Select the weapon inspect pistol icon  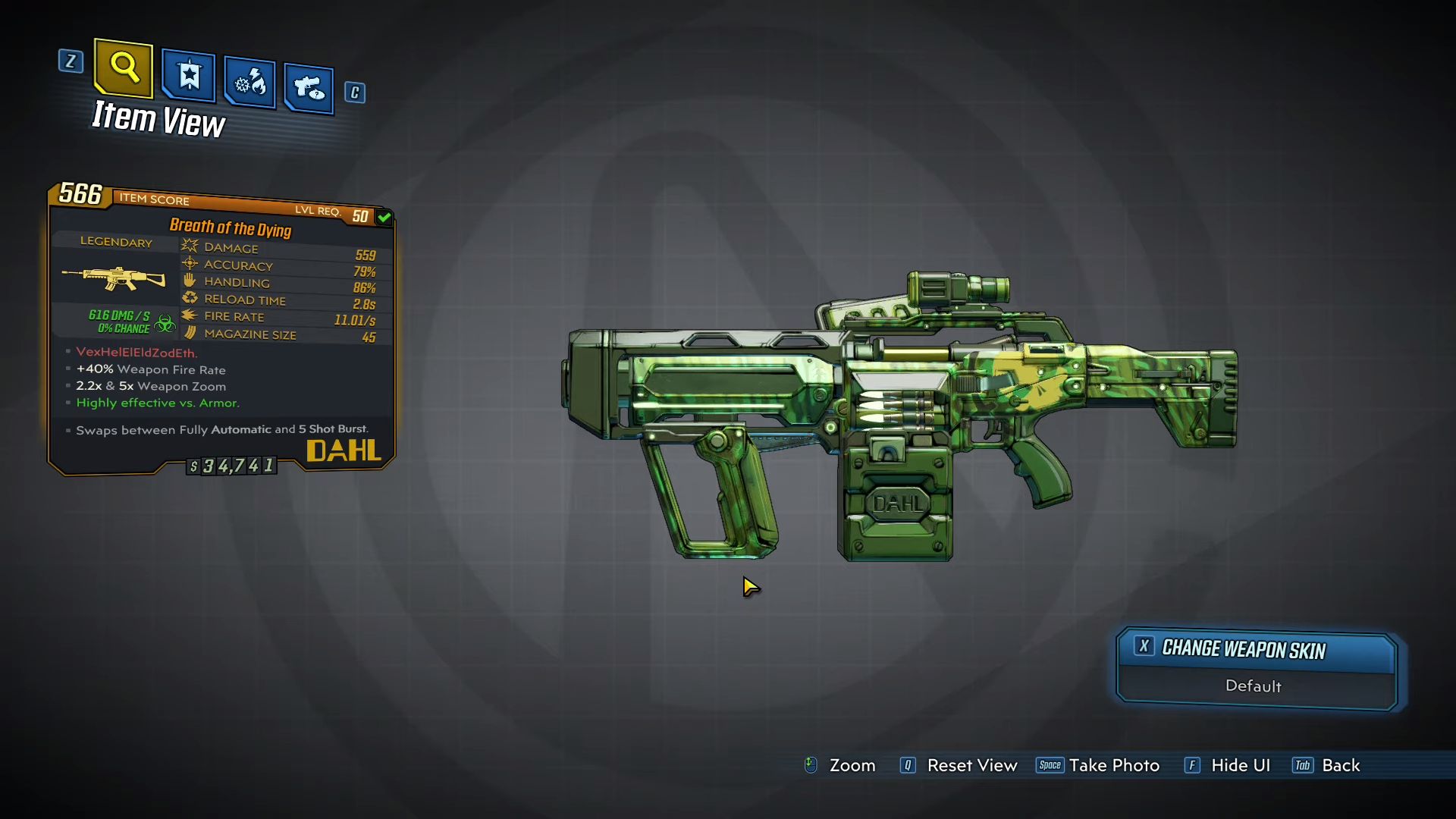click(x=307, y=86)
